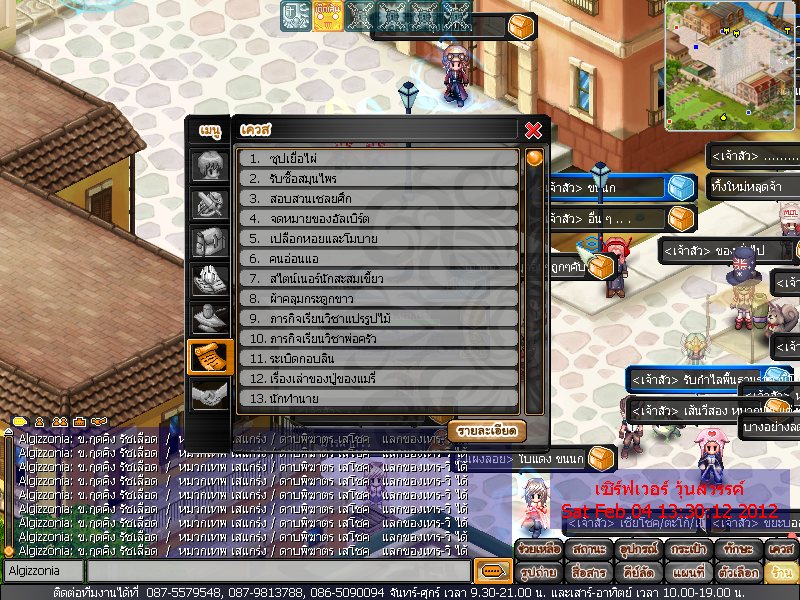
Task: Select quest 11 ระเบิดกอบลิน
Action: pos(378,358)
